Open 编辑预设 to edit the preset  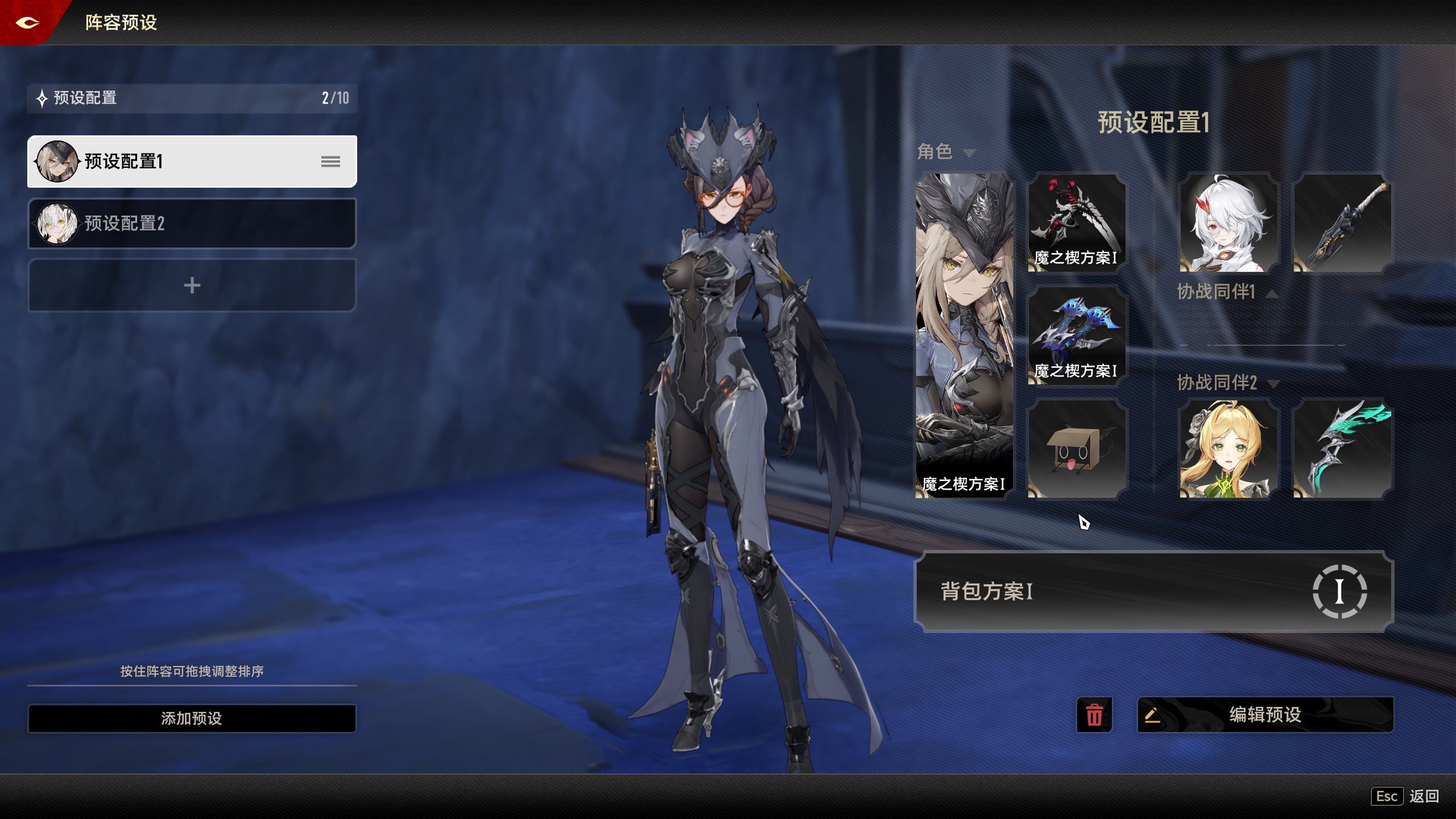point(1265,715)
